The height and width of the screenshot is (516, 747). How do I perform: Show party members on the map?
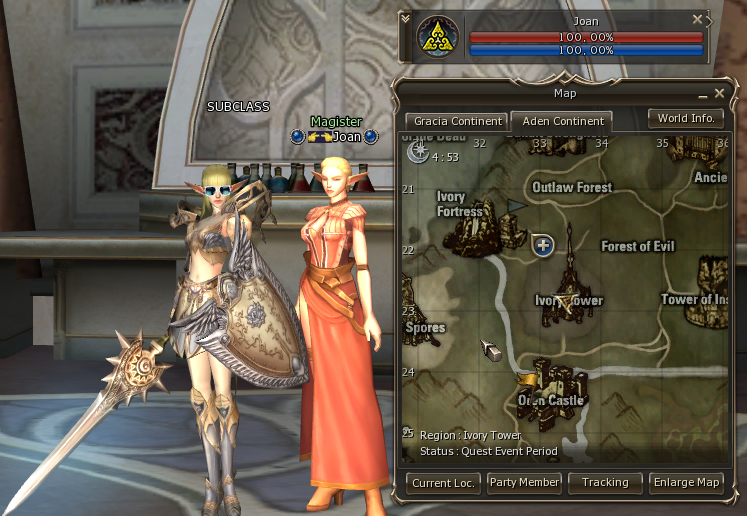(524, 482)
